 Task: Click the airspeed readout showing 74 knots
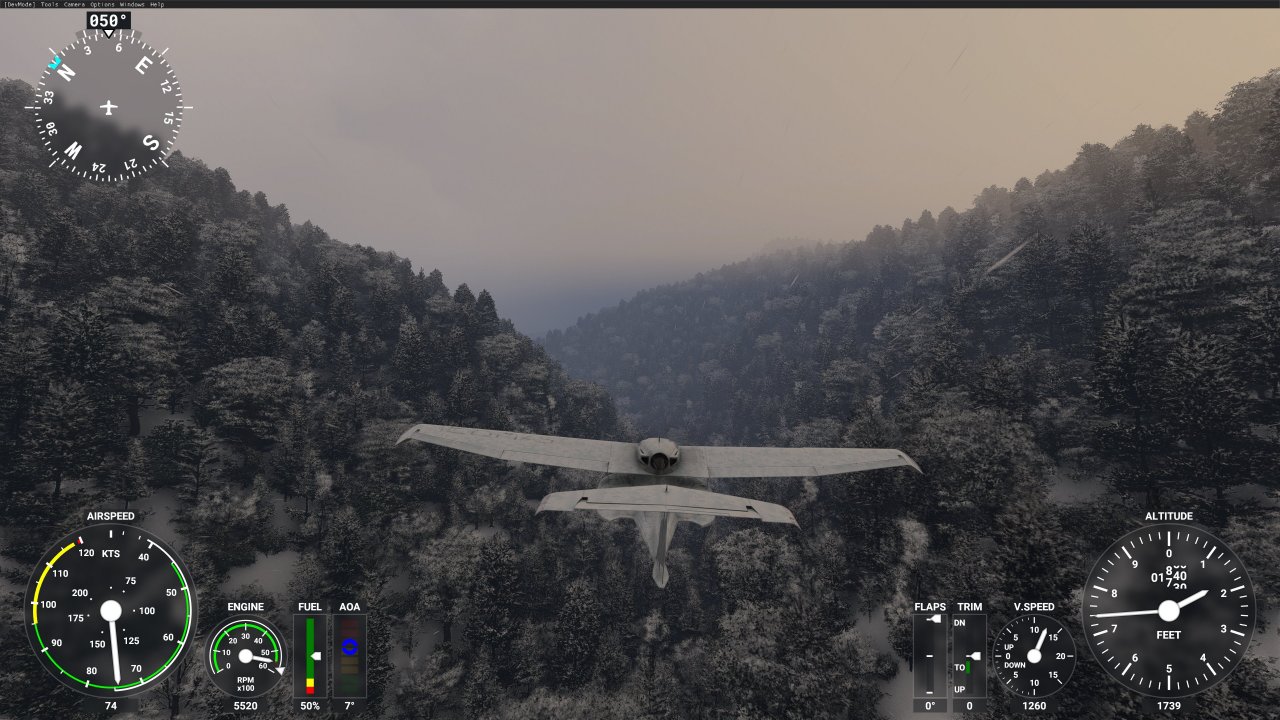click(110, 706)
